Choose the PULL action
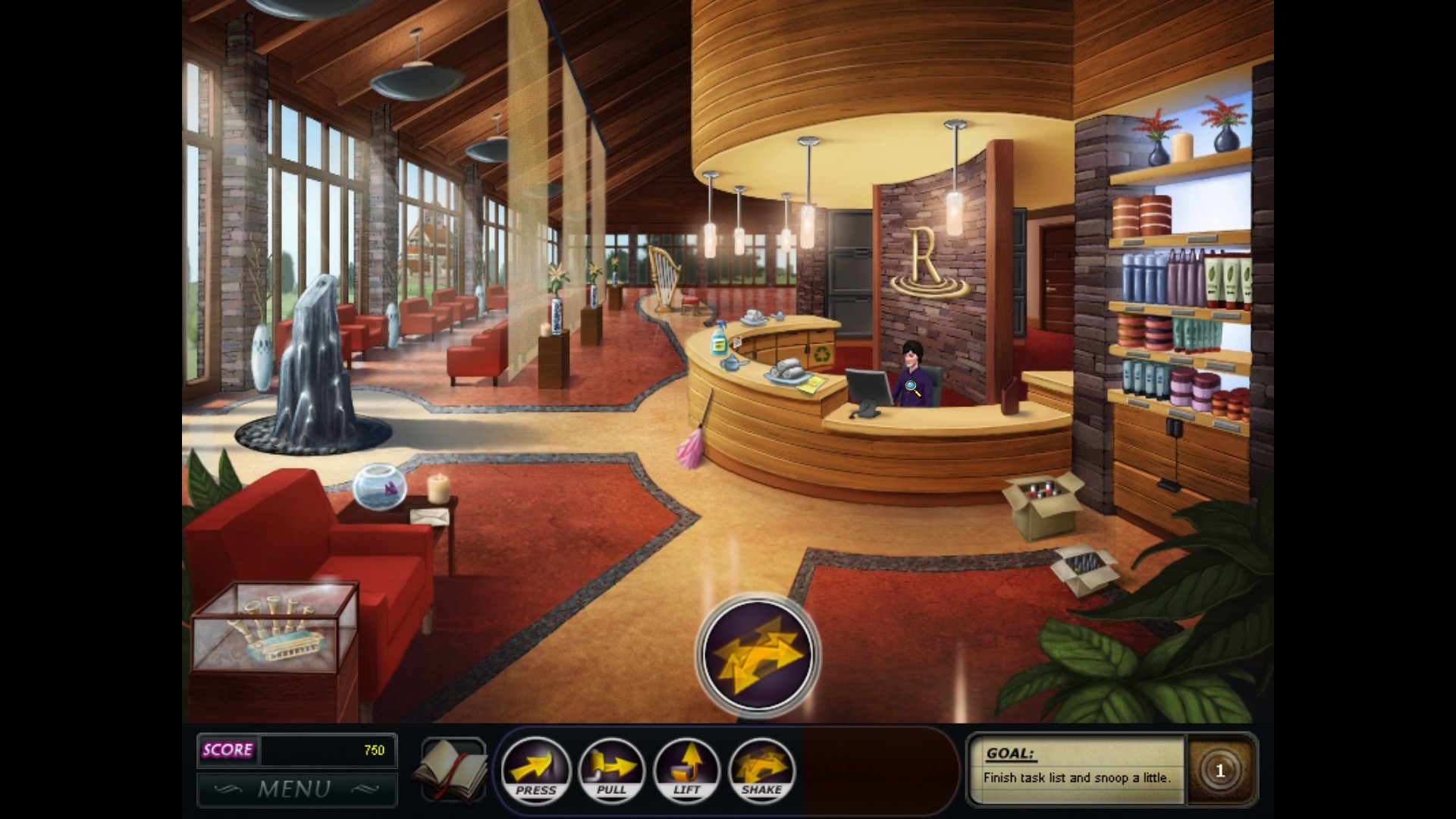The width and height of the screenshot is (1456, 819). pyautogui.click(x=611, y=770)
